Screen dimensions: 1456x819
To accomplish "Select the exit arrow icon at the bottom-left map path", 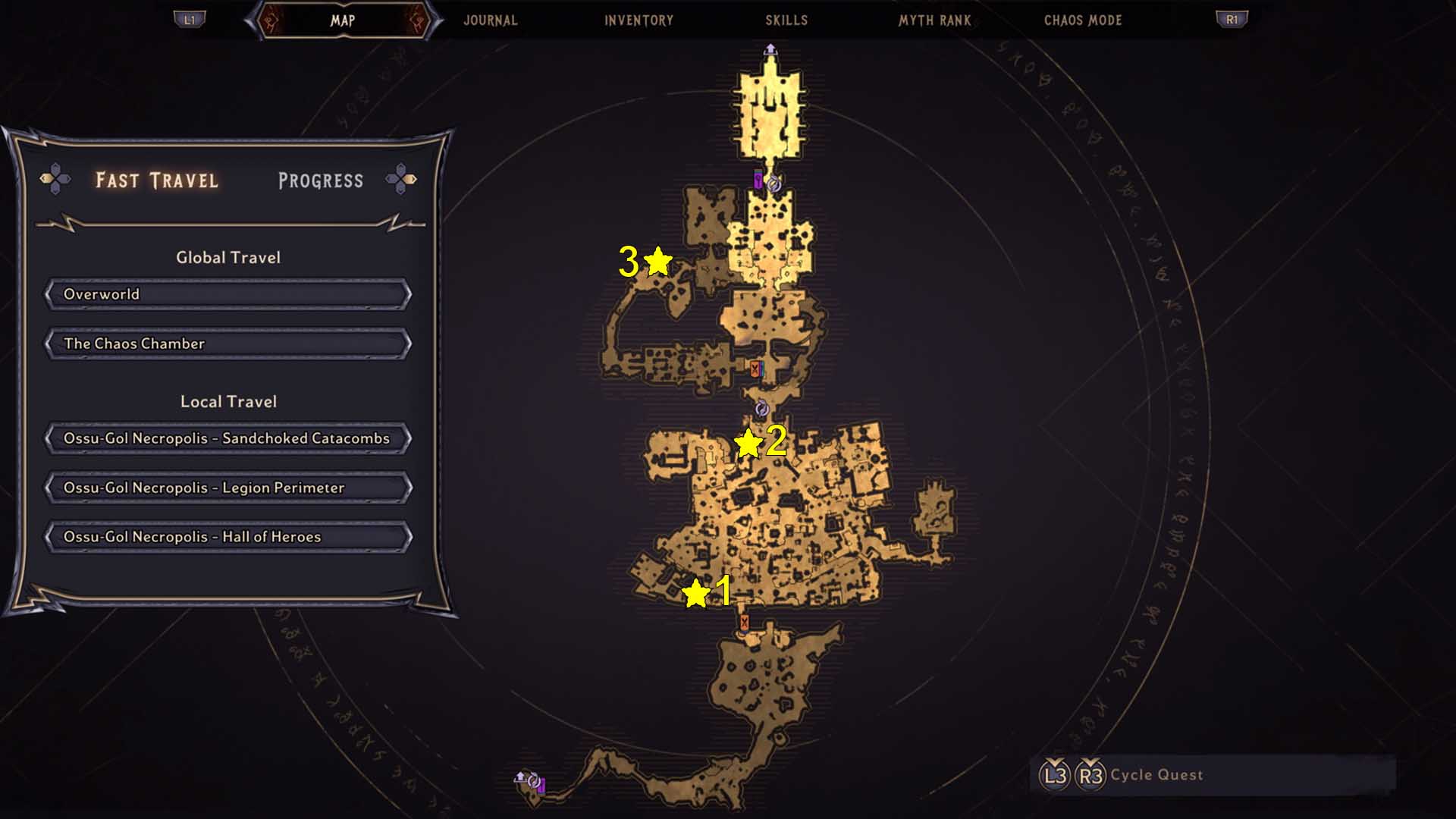I will [520, 777].
